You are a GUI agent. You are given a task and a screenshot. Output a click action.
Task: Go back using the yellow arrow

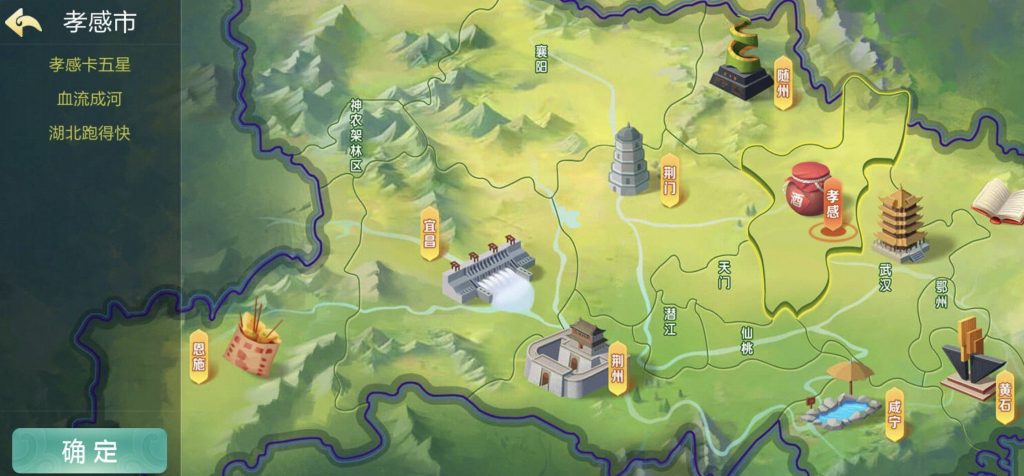coord(23,22)
